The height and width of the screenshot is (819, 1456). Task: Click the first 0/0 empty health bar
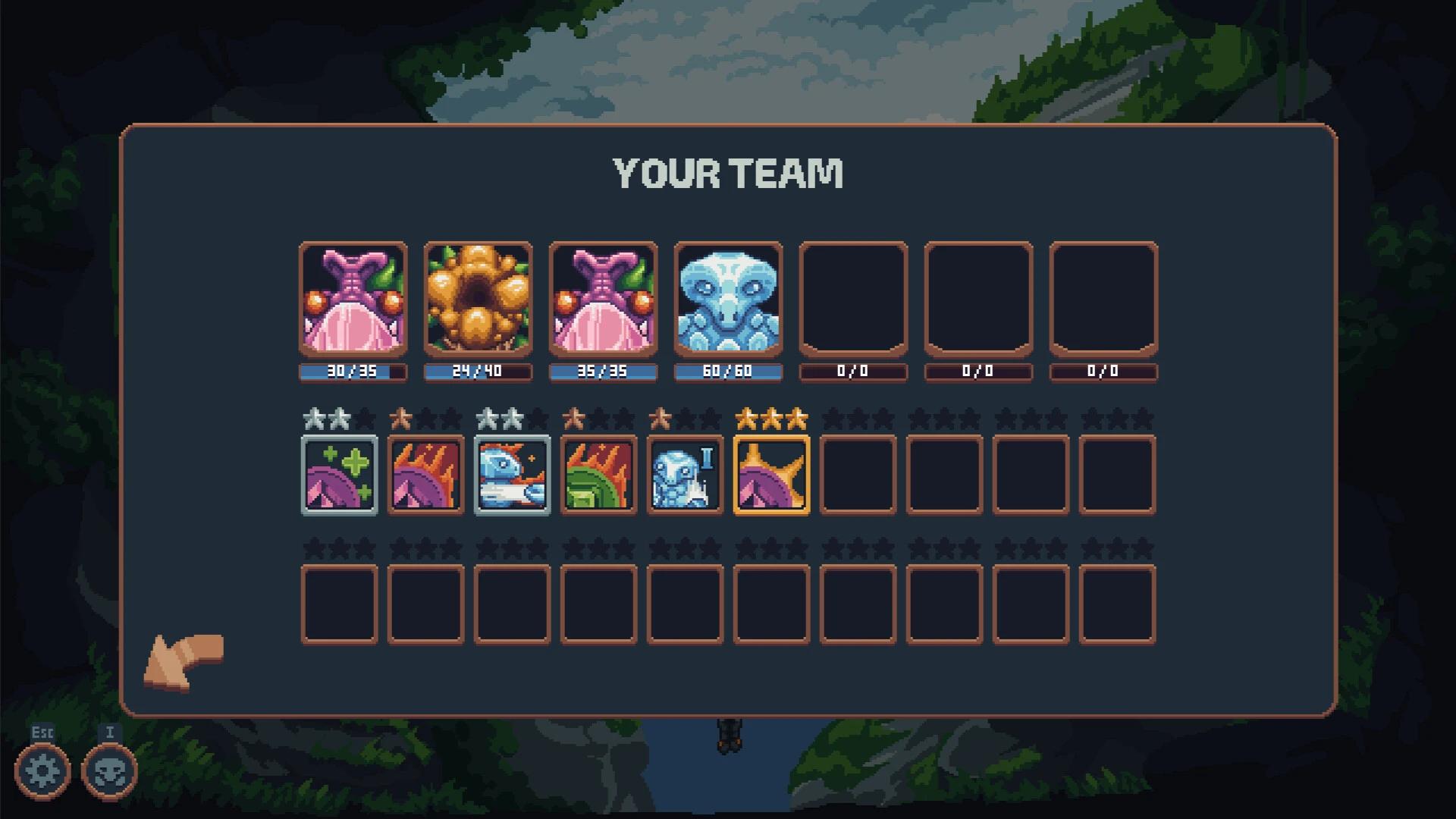(x=852, y=372)
